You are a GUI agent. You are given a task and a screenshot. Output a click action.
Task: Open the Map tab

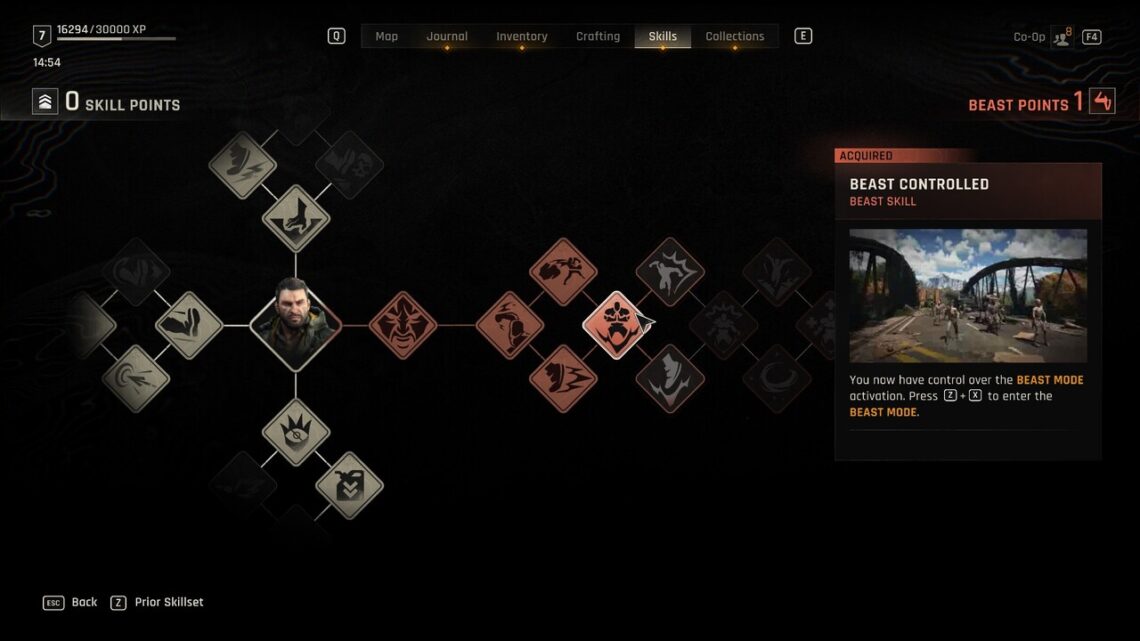[x=386, y=36]
